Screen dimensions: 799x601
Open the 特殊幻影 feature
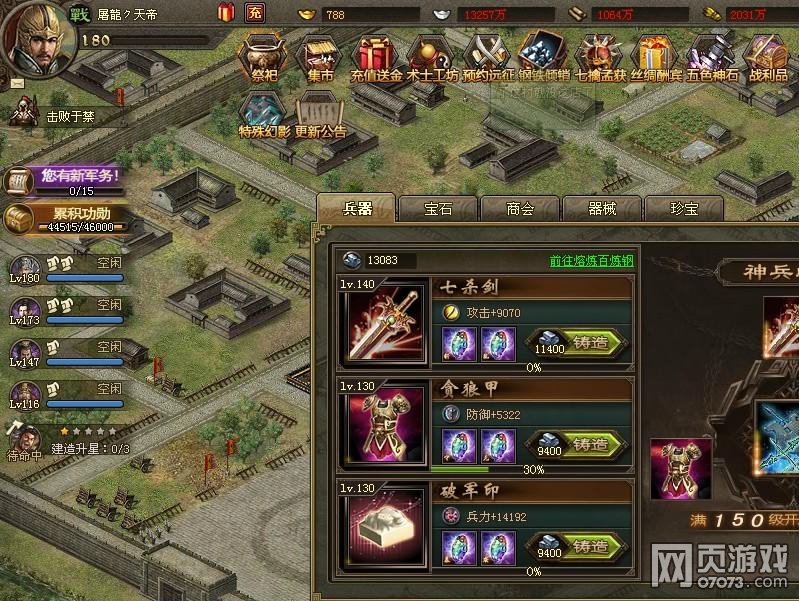coord(264,115)
